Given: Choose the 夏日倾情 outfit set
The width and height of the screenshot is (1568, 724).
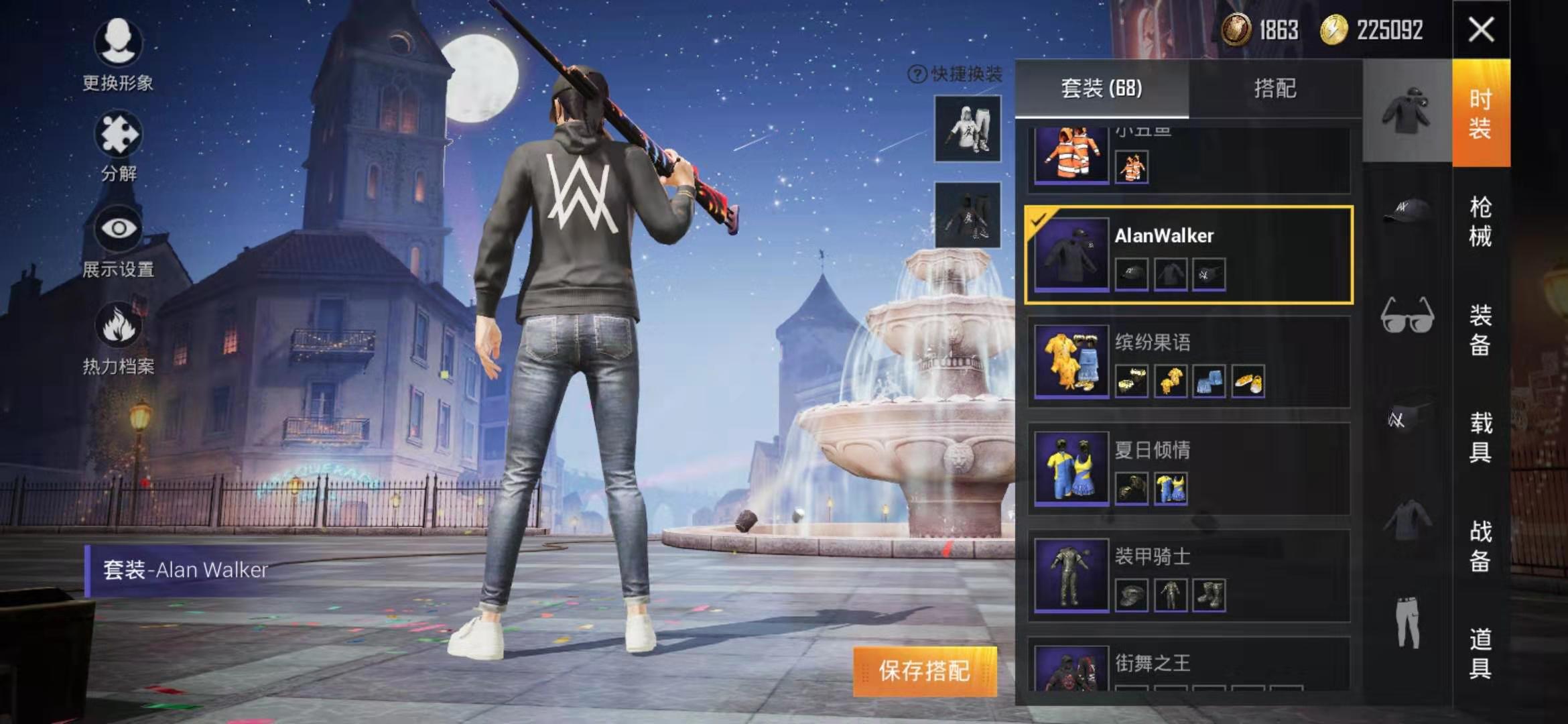Looking at the screenshot, I should [1189, 469].
